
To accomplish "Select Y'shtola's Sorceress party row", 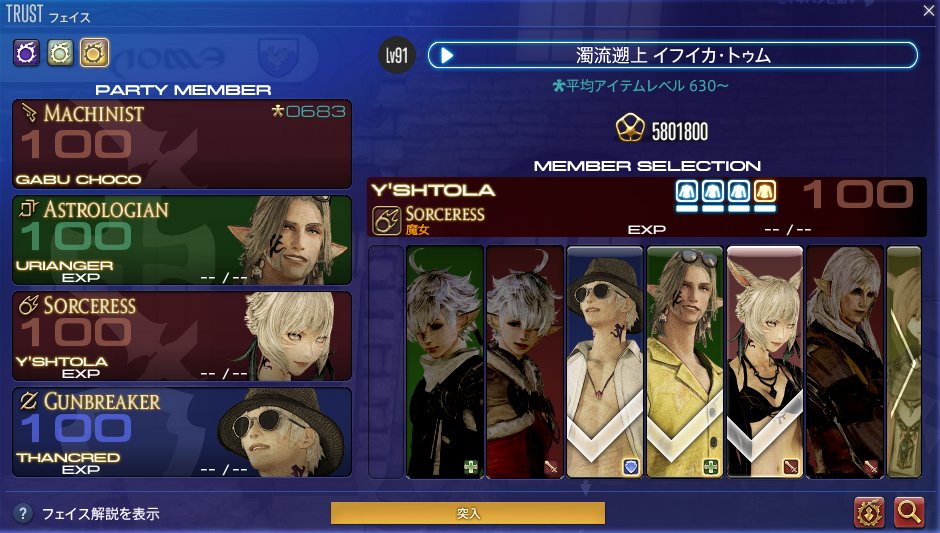I will (x=182, y=336).
